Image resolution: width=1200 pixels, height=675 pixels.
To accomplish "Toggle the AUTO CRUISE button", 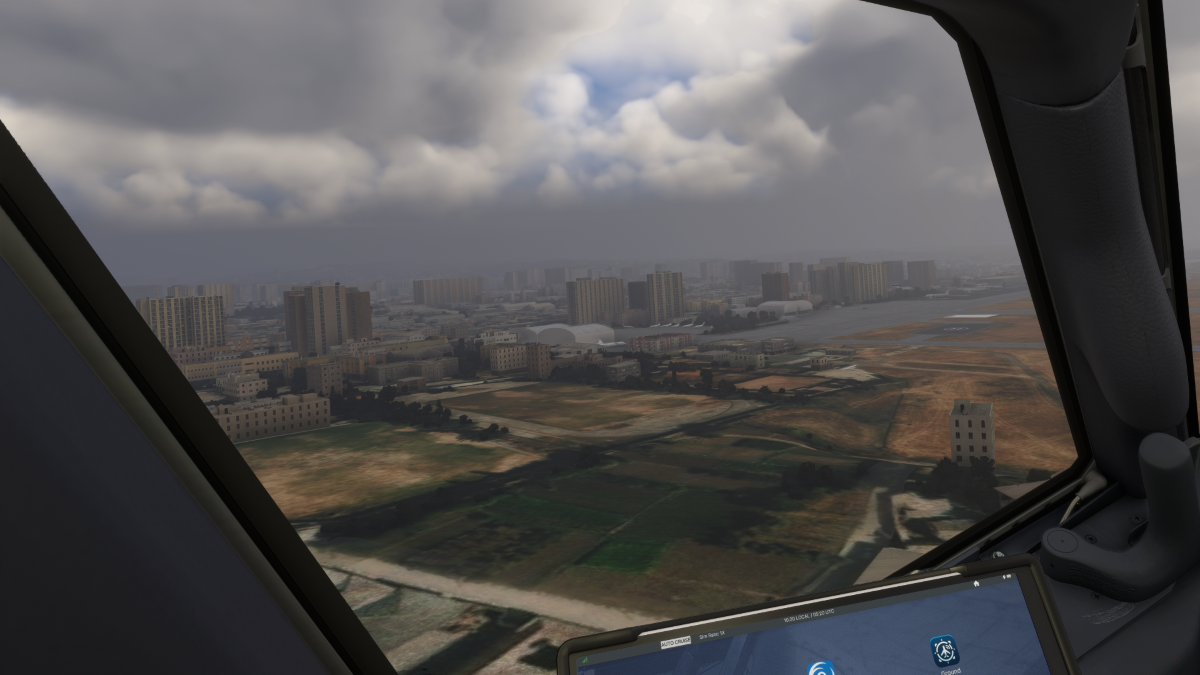I will (x=676, y=641).
